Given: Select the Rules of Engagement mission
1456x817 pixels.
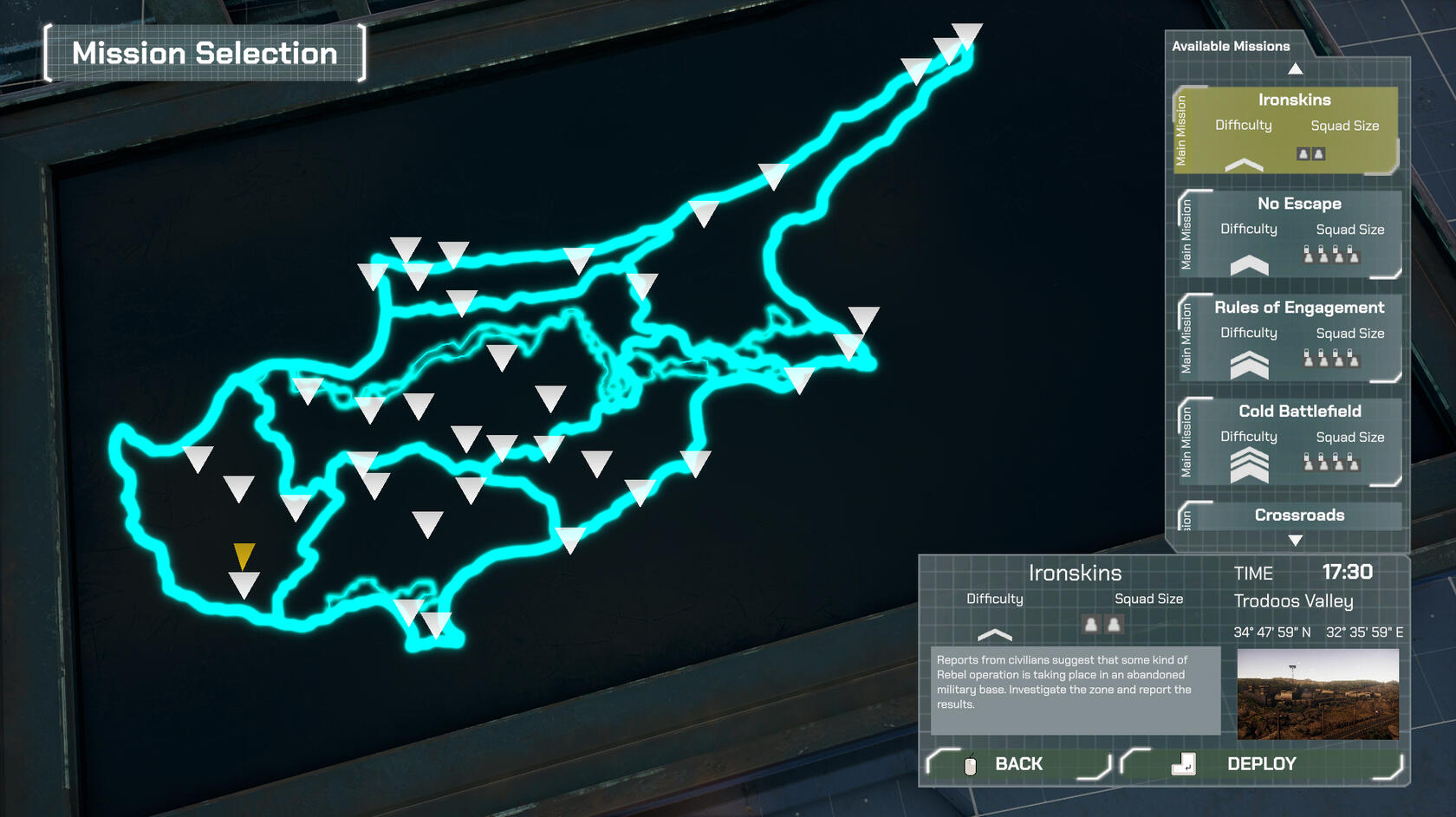Looking at the screenshot, I should (1291, 338).
